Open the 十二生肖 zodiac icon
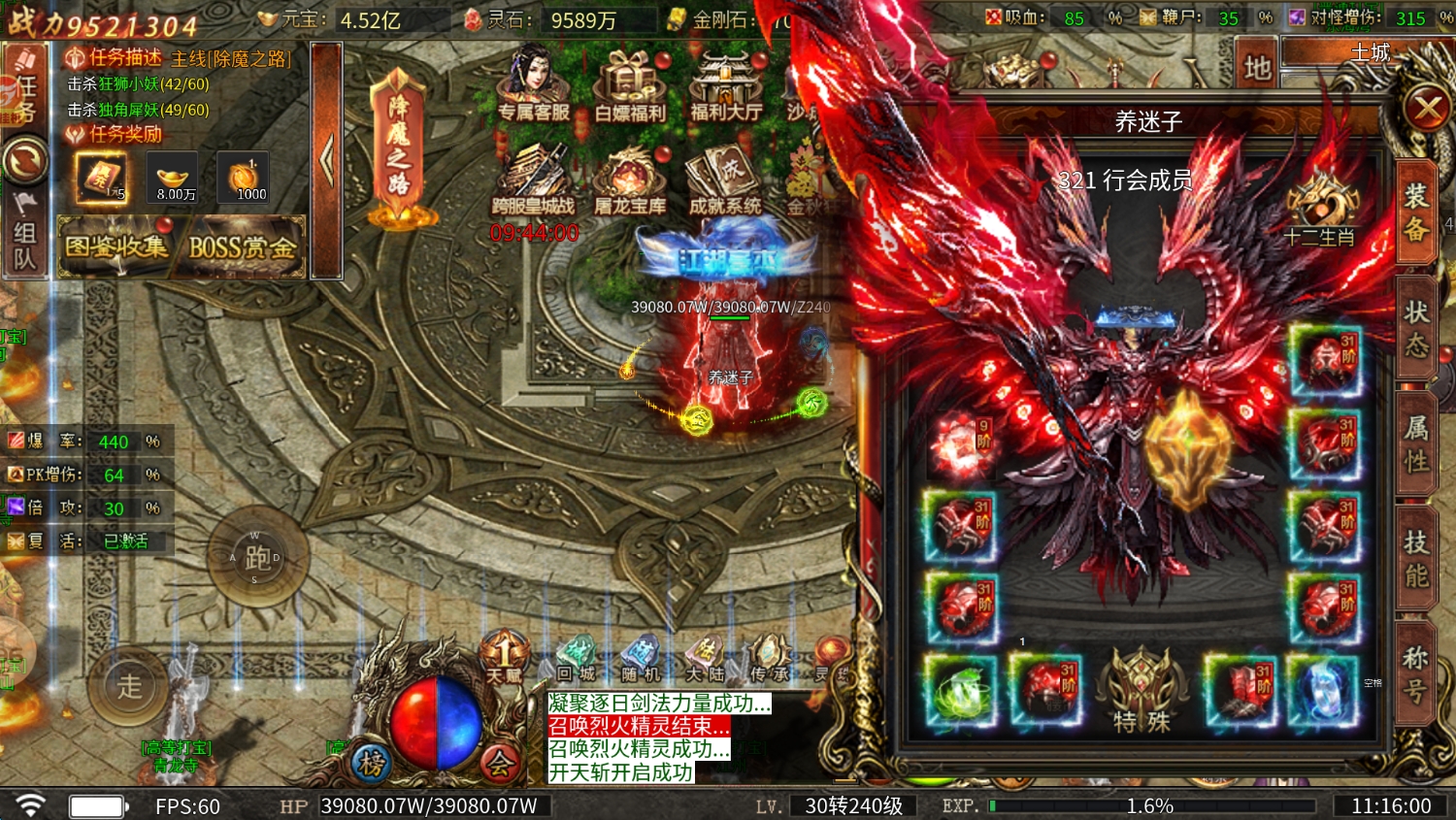The height and width of the screenshot is (820, 1456). click(x=1318, y=209)
